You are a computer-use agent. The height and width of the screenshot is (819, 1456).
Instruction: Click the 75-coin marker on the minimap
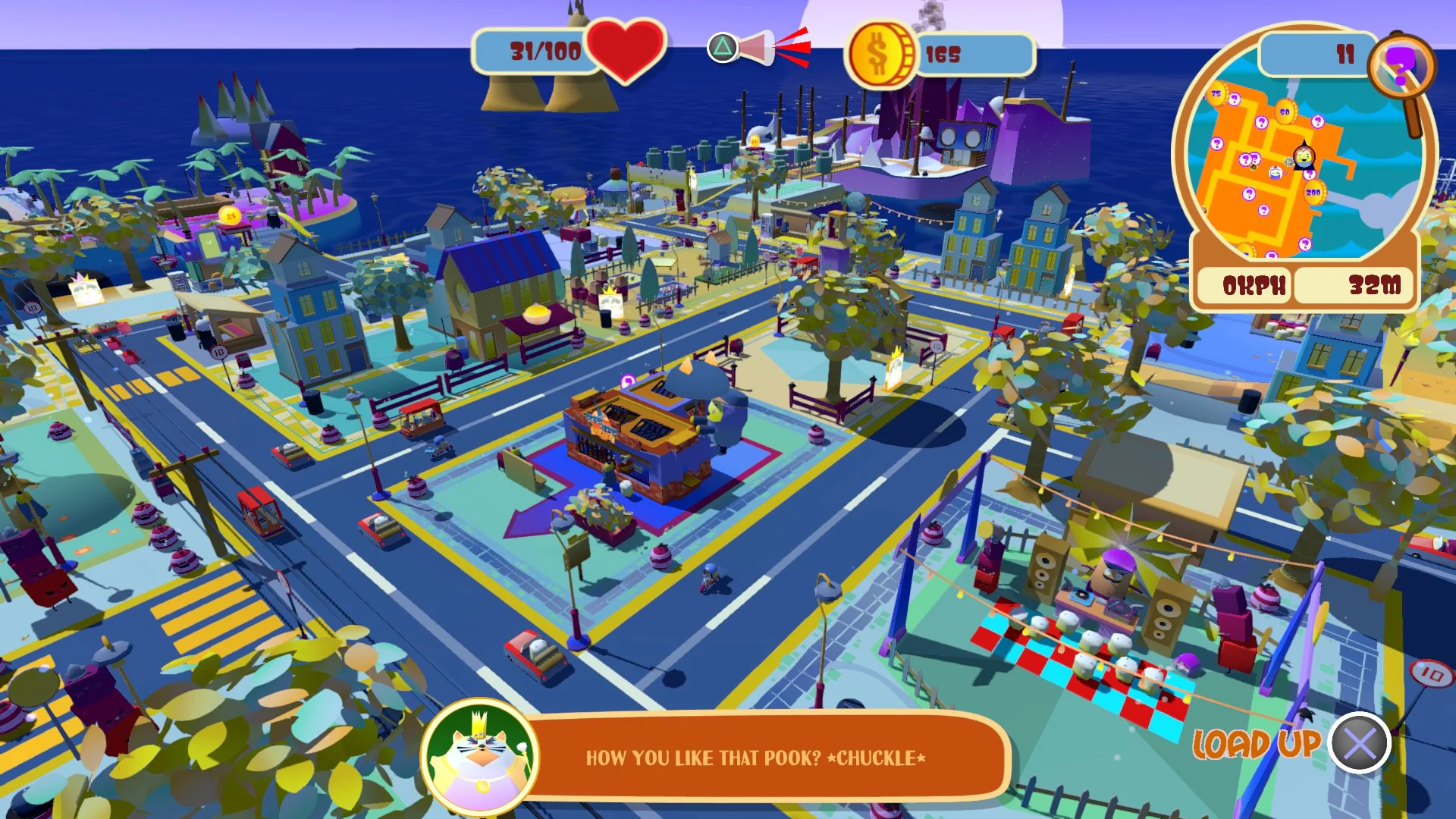click(1216, 93)
